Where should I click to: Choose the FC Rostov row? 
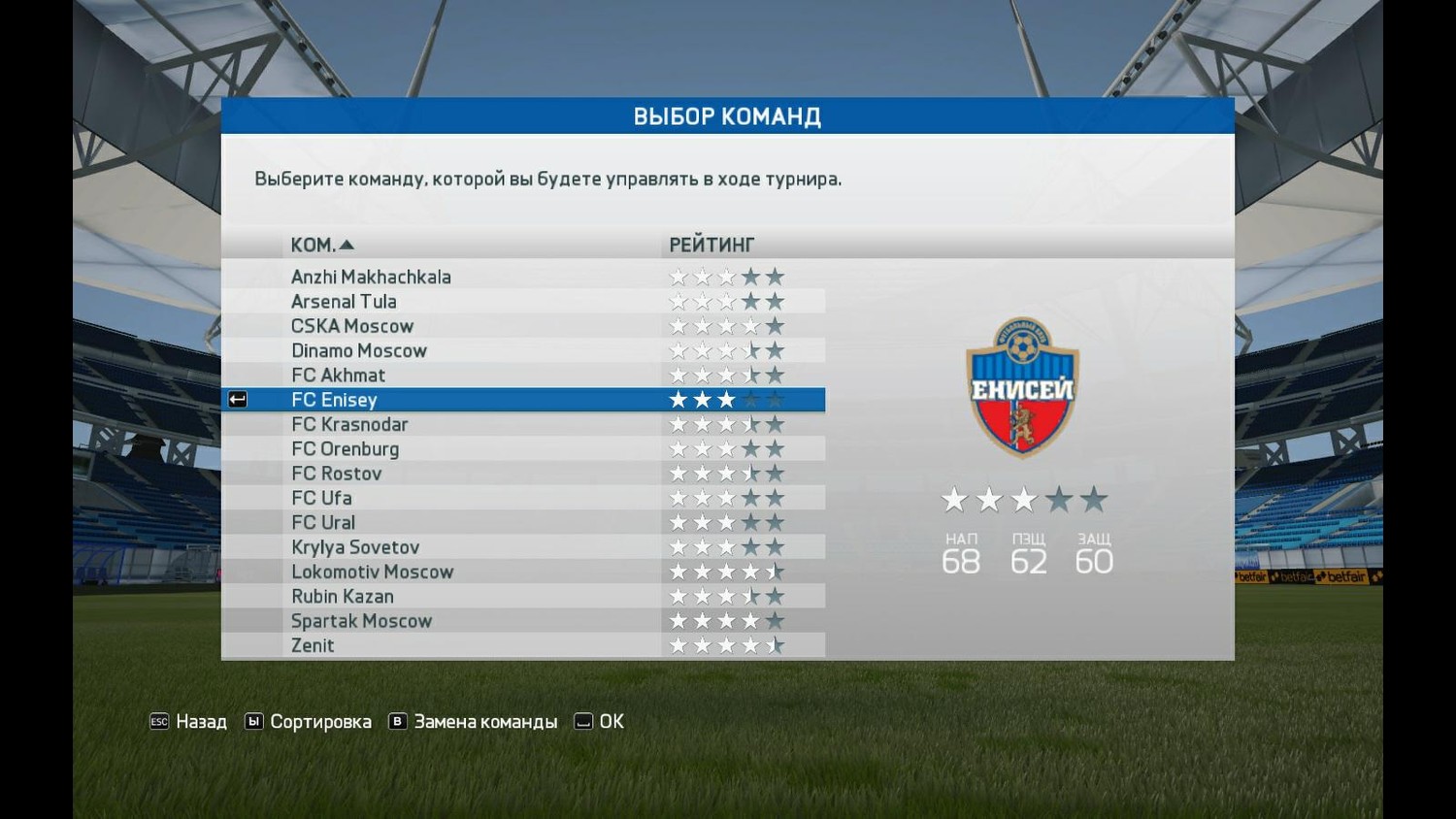coord(336,474)
